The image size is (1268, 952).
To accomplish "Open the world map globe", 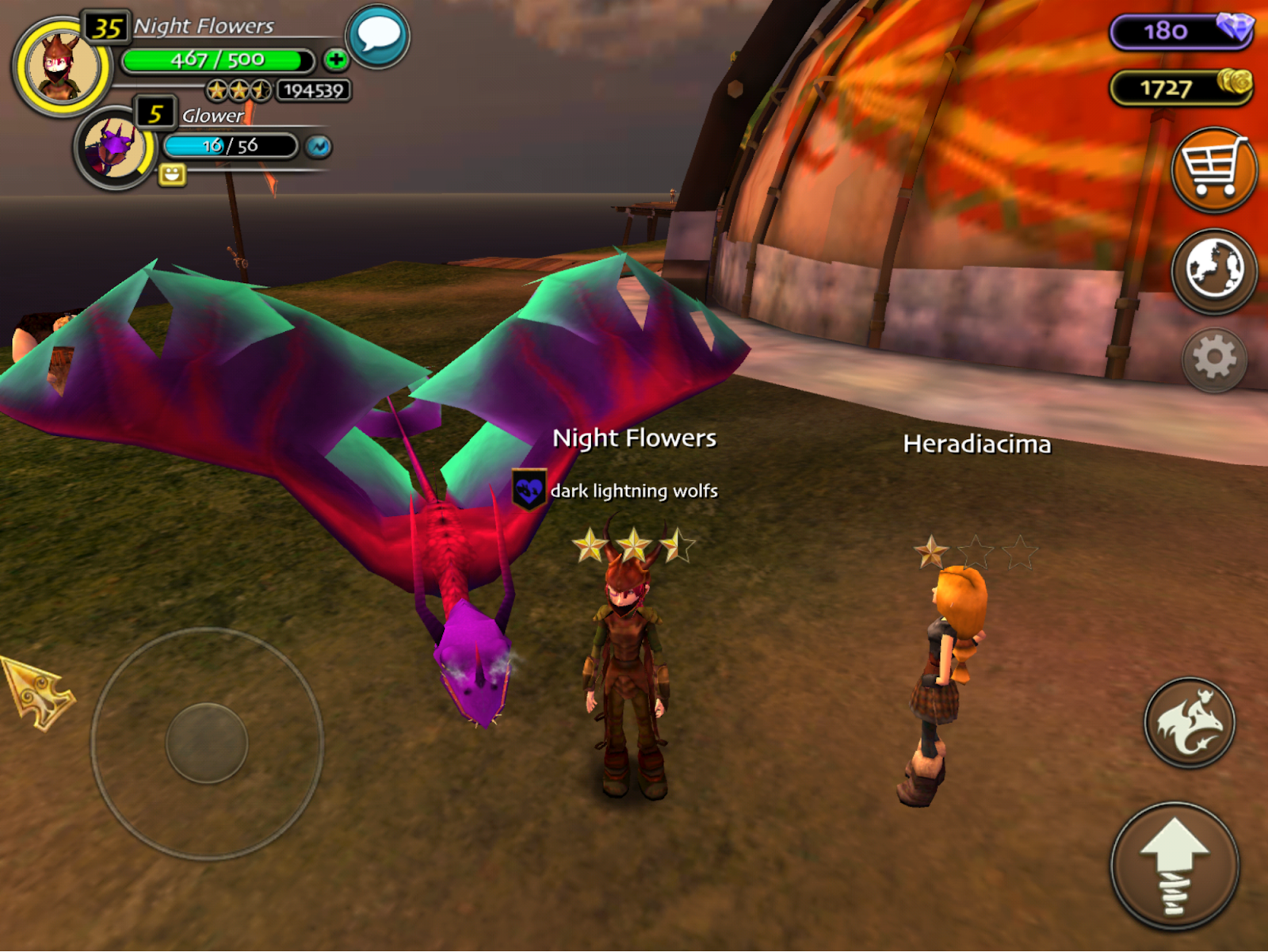I will (1213, 270).
